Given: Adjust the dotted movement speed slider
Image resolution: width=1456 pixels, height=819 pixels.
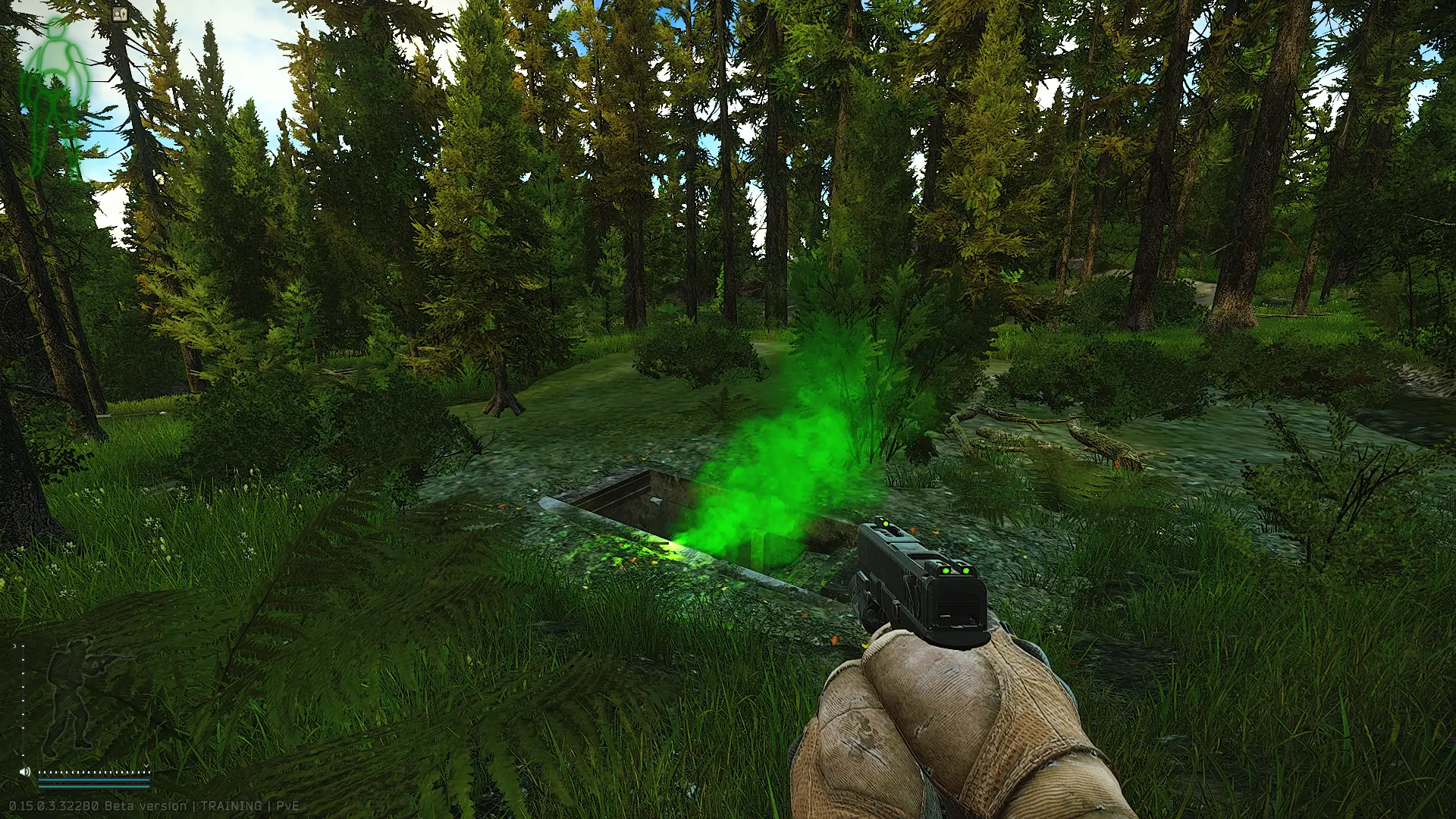Looking at the screenshot, I should click(95, 771).
